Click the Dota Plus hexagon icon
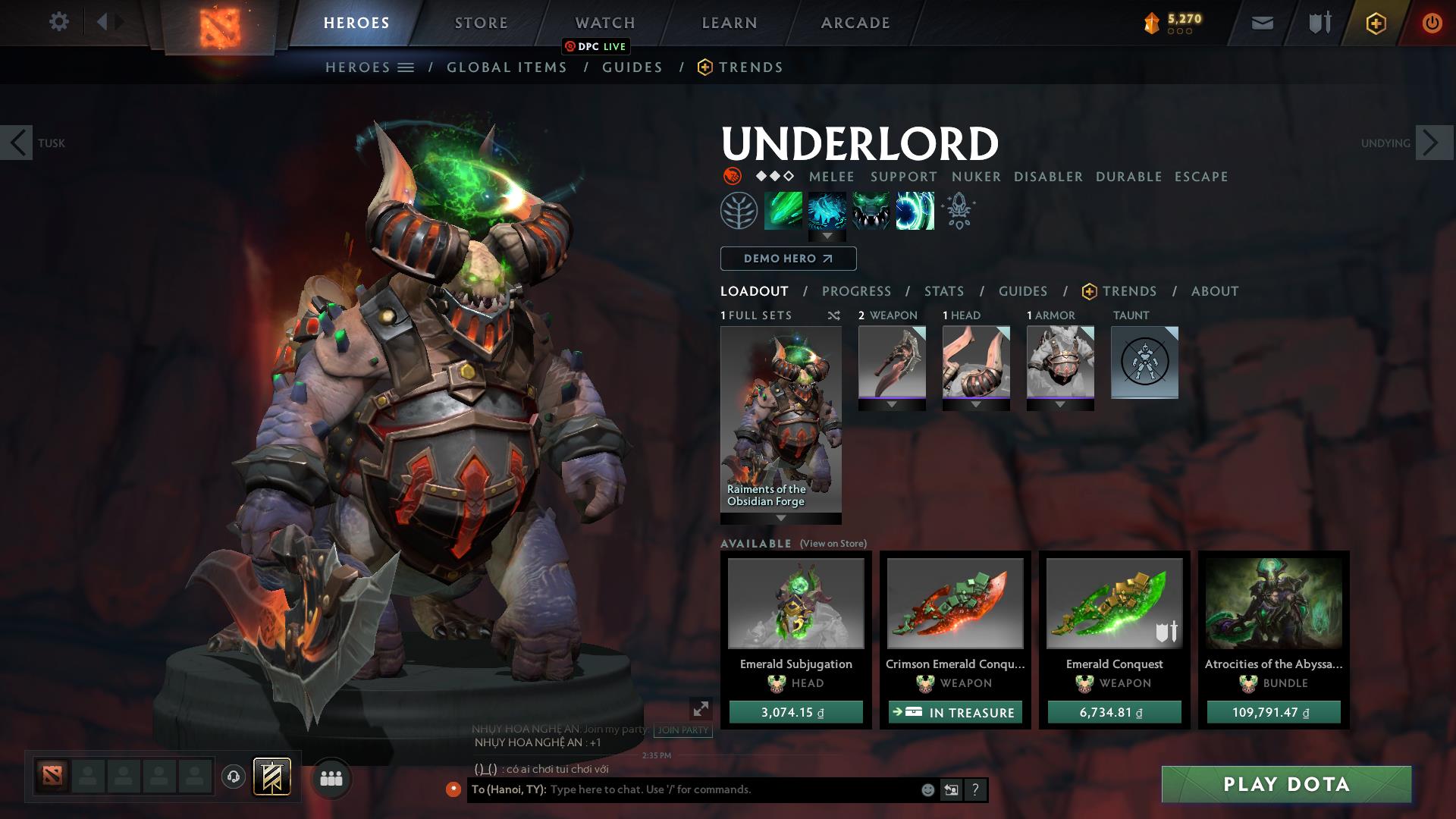The image size is (1456, 819). point(1375,23)
